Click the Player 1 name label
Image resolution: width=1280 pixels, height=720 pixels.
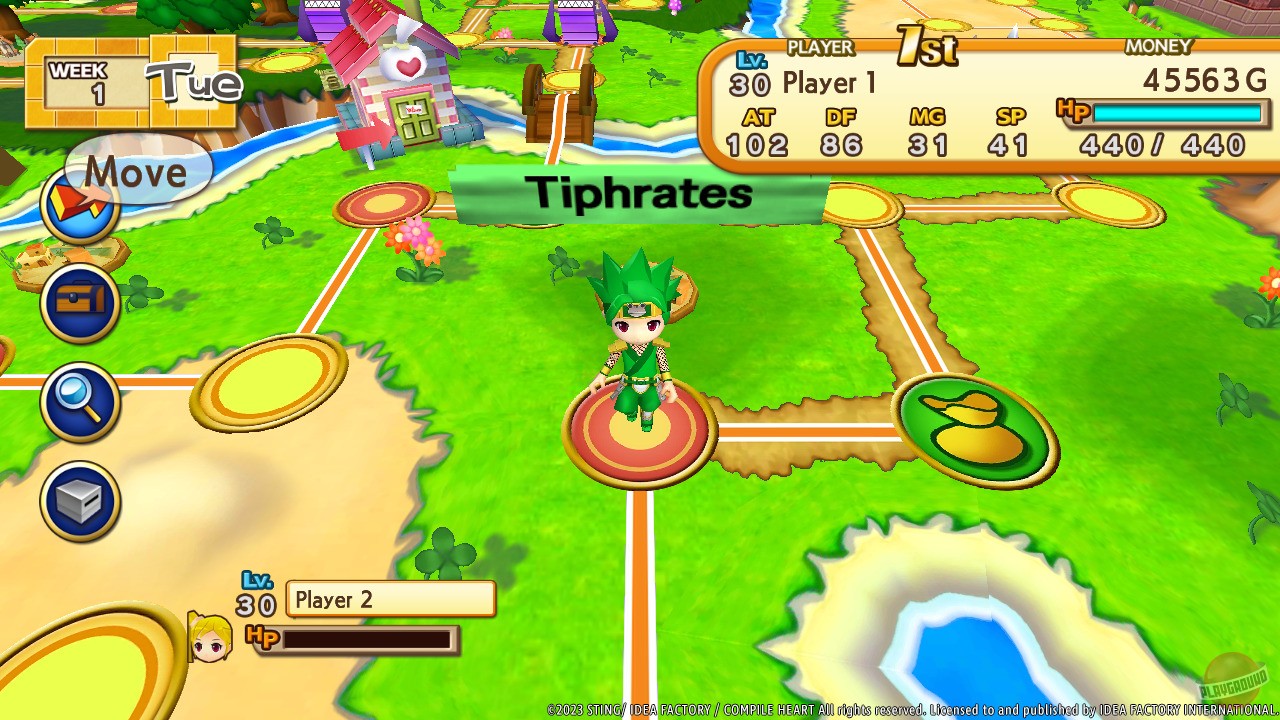(830, 83)
